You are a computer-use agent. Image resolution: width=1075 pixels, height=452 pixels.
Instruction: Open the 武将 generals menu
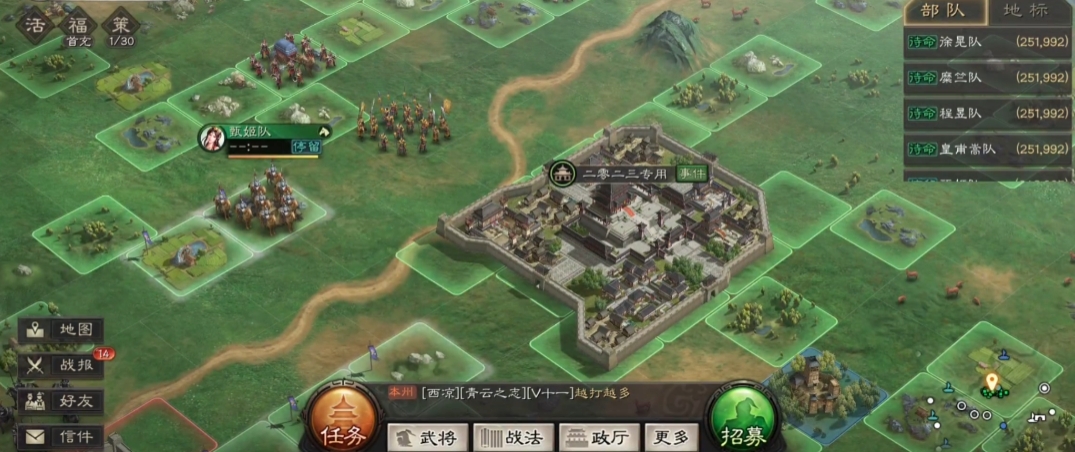coord(427,437)
